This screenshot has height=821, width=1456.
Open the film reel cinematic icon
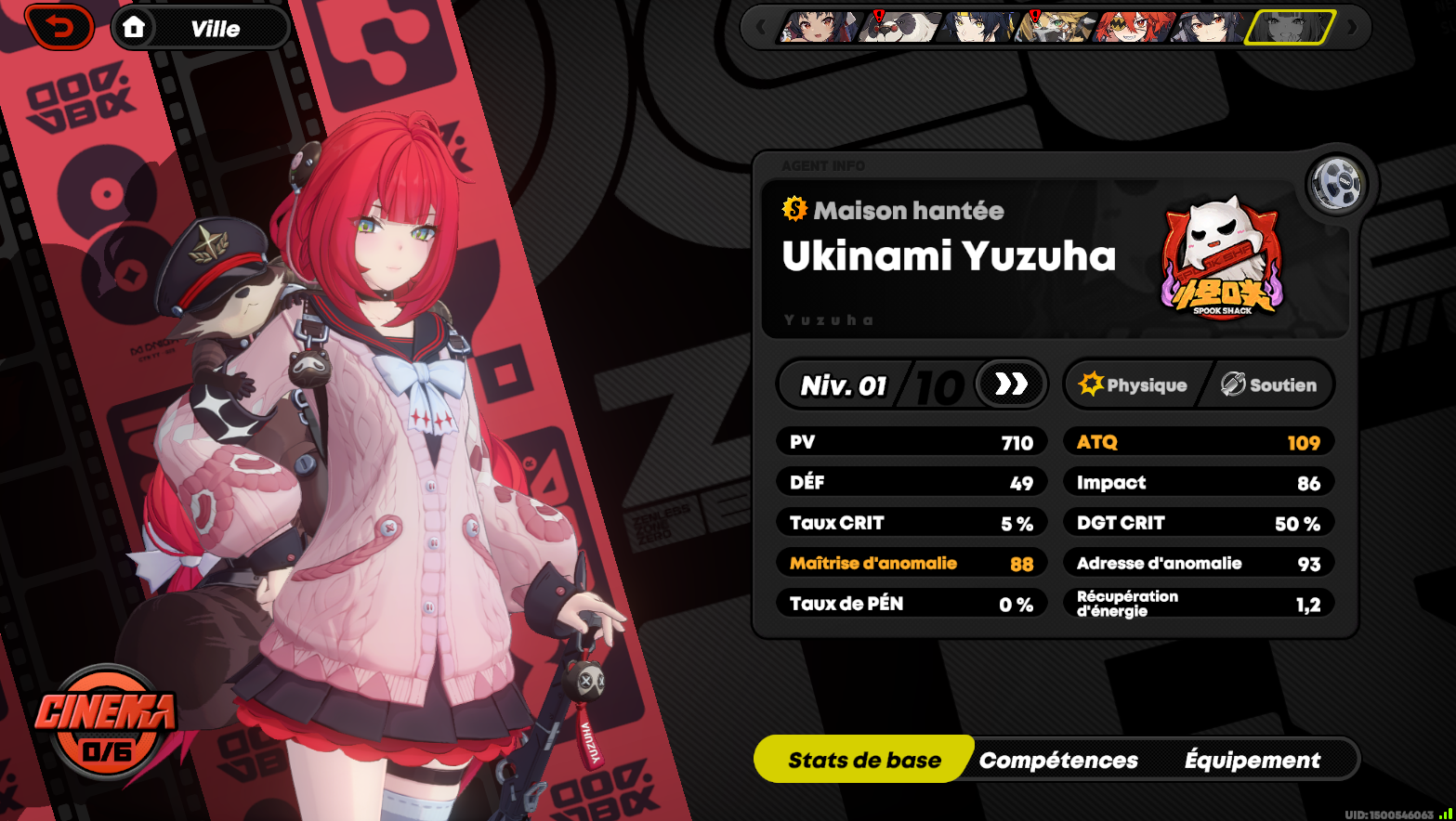(x=1335, y=184)
